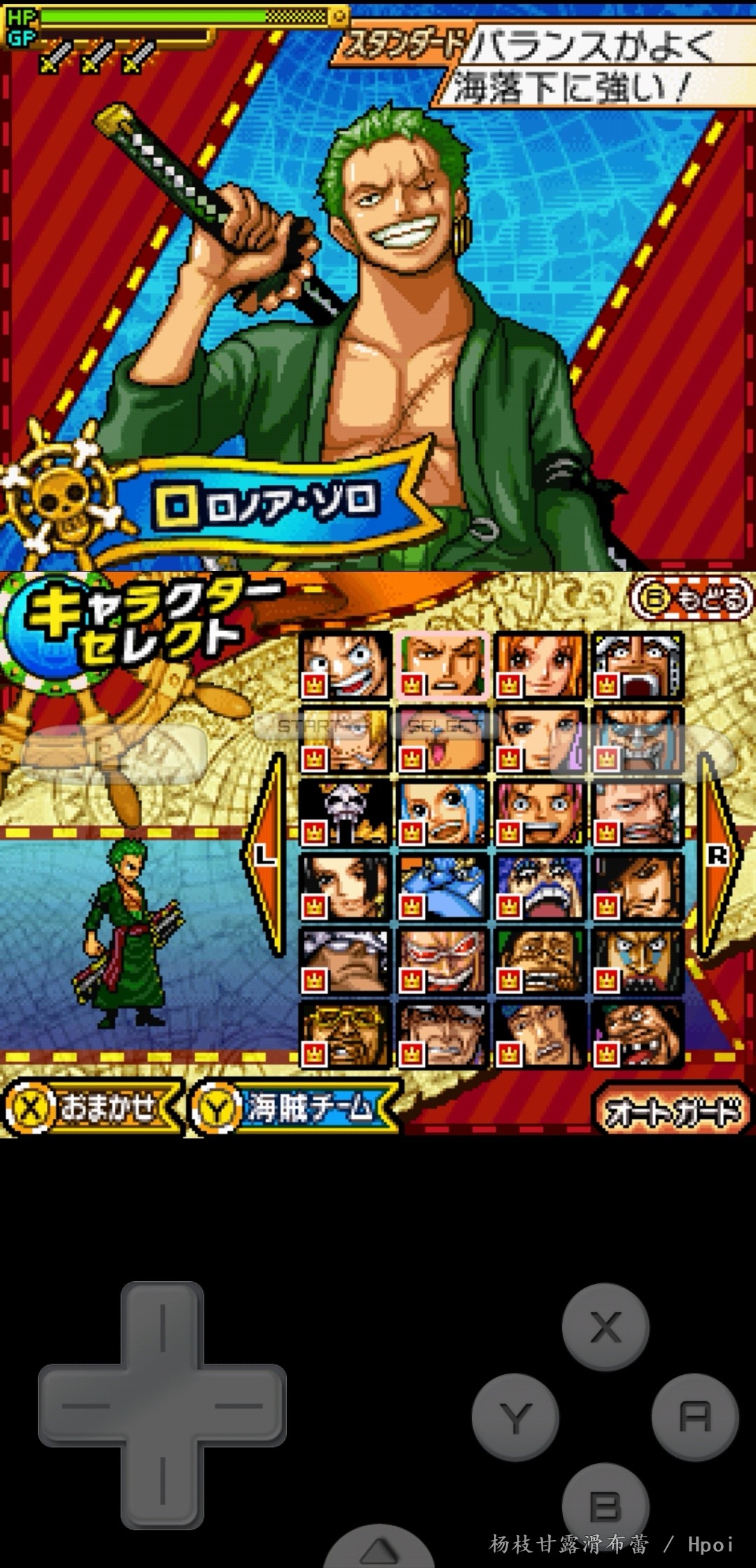This screenshot has height=1568, width=756.
Task: Choose the blue-haired Vivi portrait
Action: coord(442,813)
